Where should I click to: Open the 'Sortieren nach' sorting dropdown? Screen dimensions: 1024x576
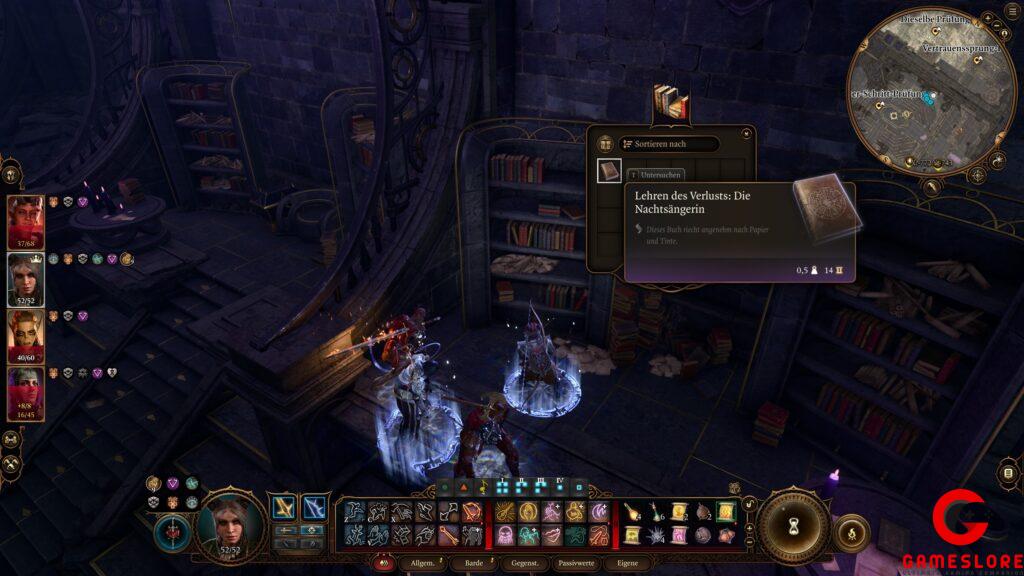668,144
